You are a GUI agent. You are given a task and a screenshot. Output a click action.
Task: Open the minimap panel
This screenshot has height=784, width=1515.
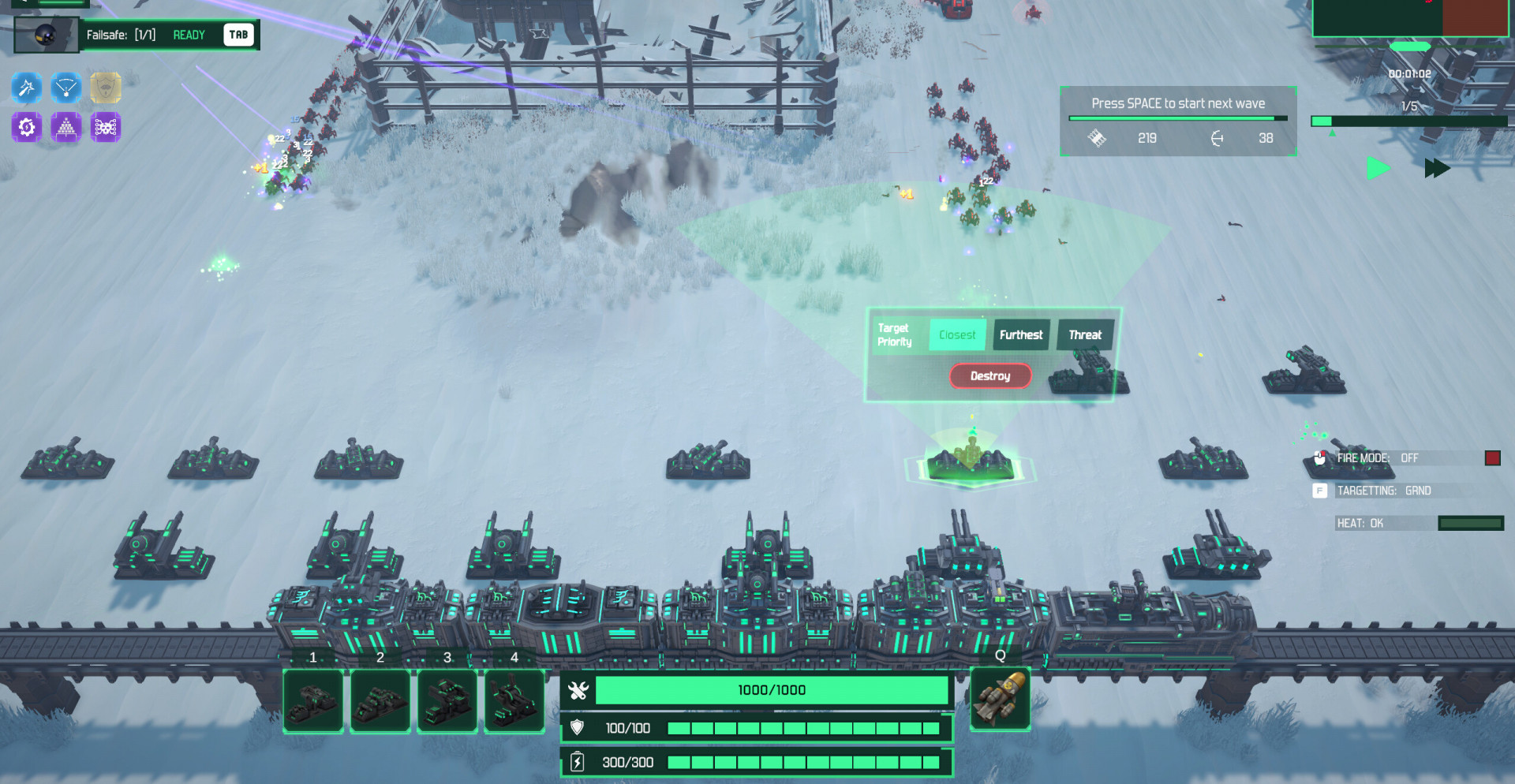tap(1411, 17)
